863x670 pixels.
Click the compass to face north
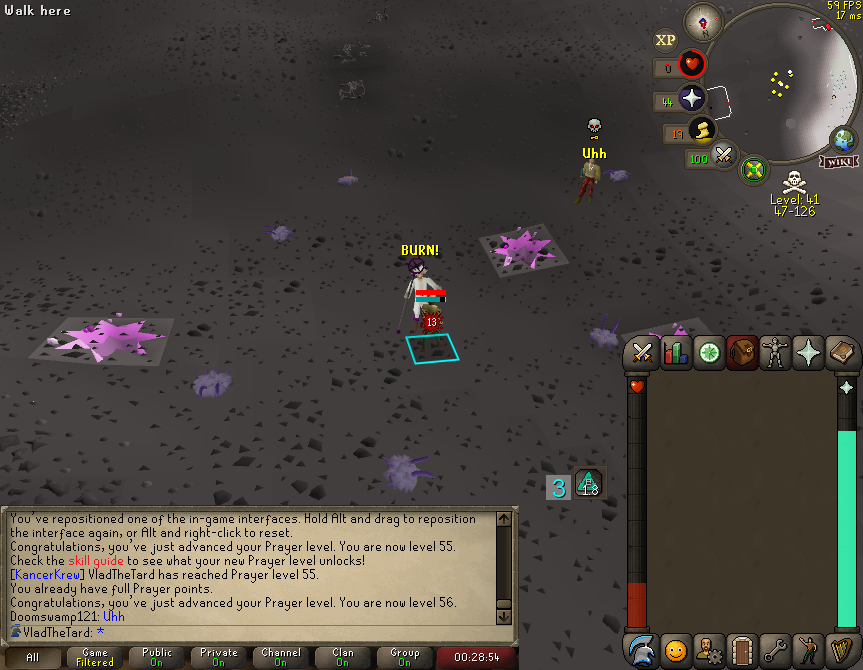[x=704, y=22]
